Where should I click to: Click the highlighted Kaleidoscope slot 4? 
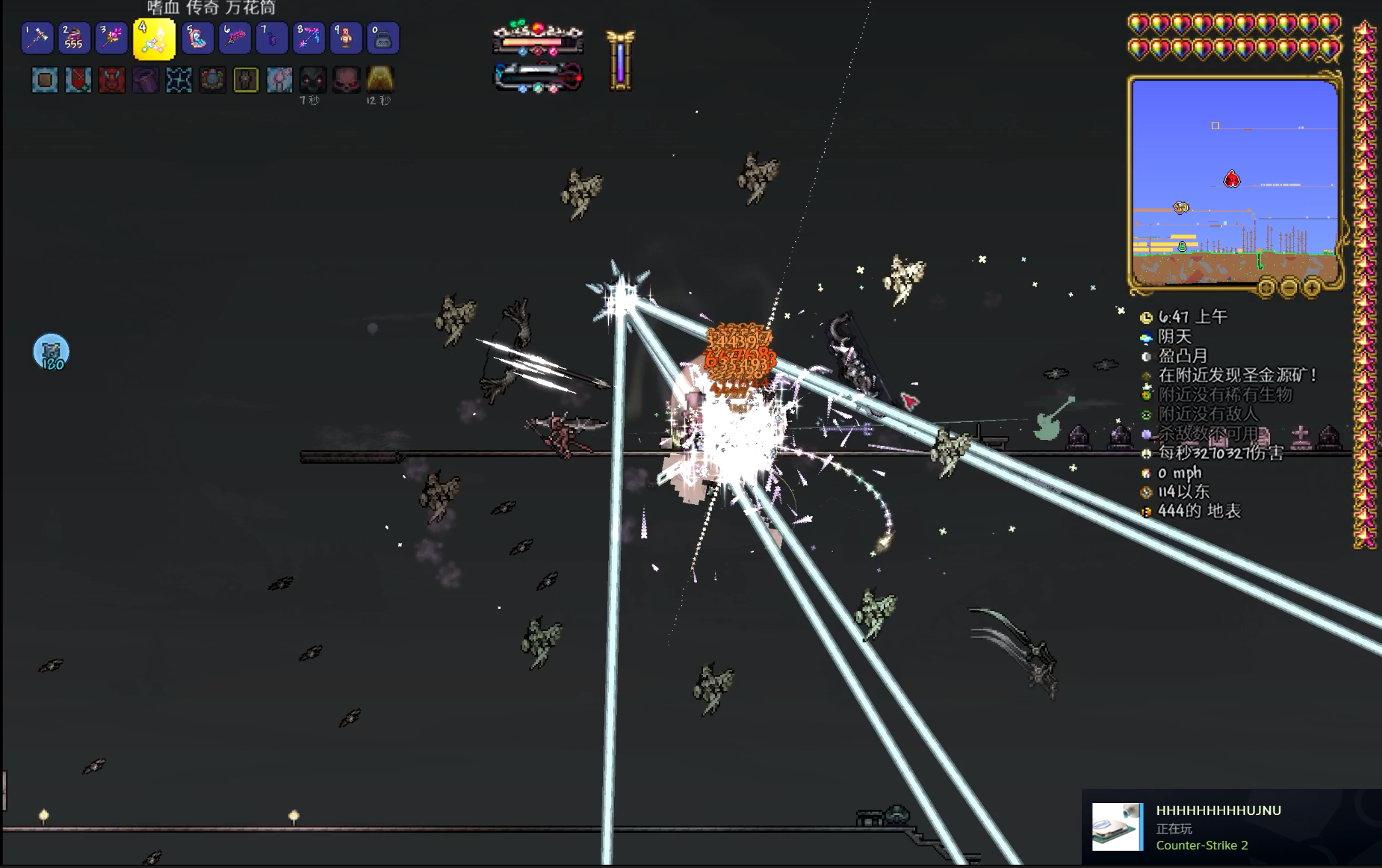[x=154, y=39]
